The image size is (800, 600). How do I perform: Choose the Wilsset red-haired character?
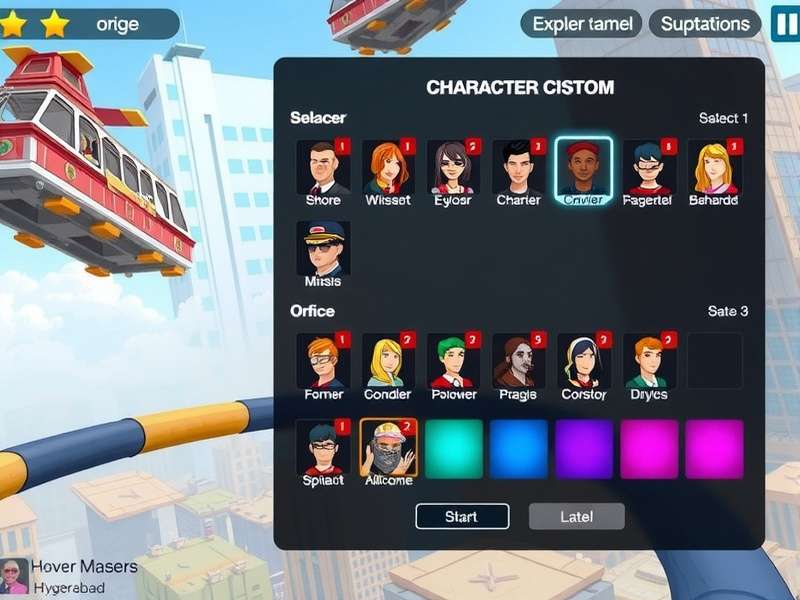point(388,167)
